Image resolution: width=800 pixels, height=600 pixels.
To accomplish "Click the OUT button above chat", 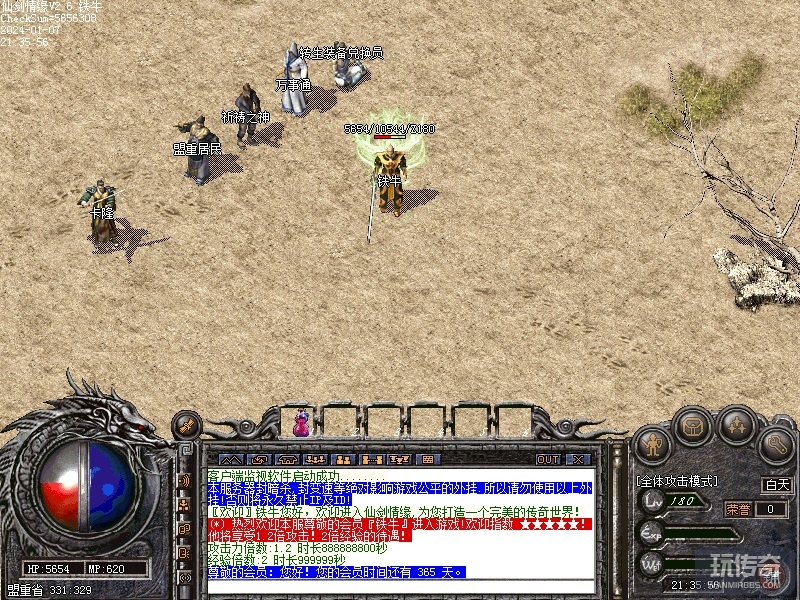I will [547, 460].
